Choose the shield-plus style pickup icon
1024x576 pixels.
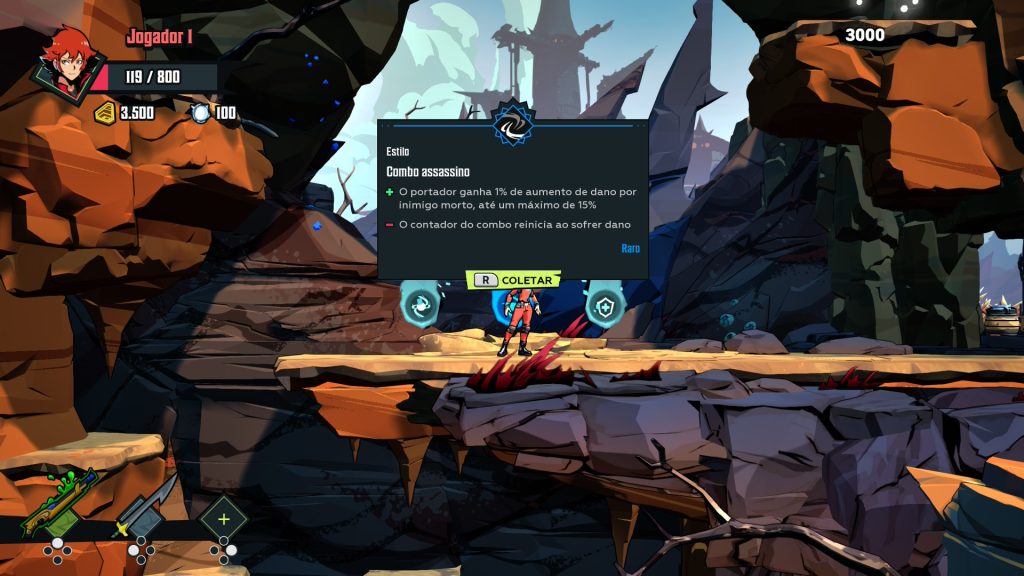pyautogui.click(x=604, y=307)
